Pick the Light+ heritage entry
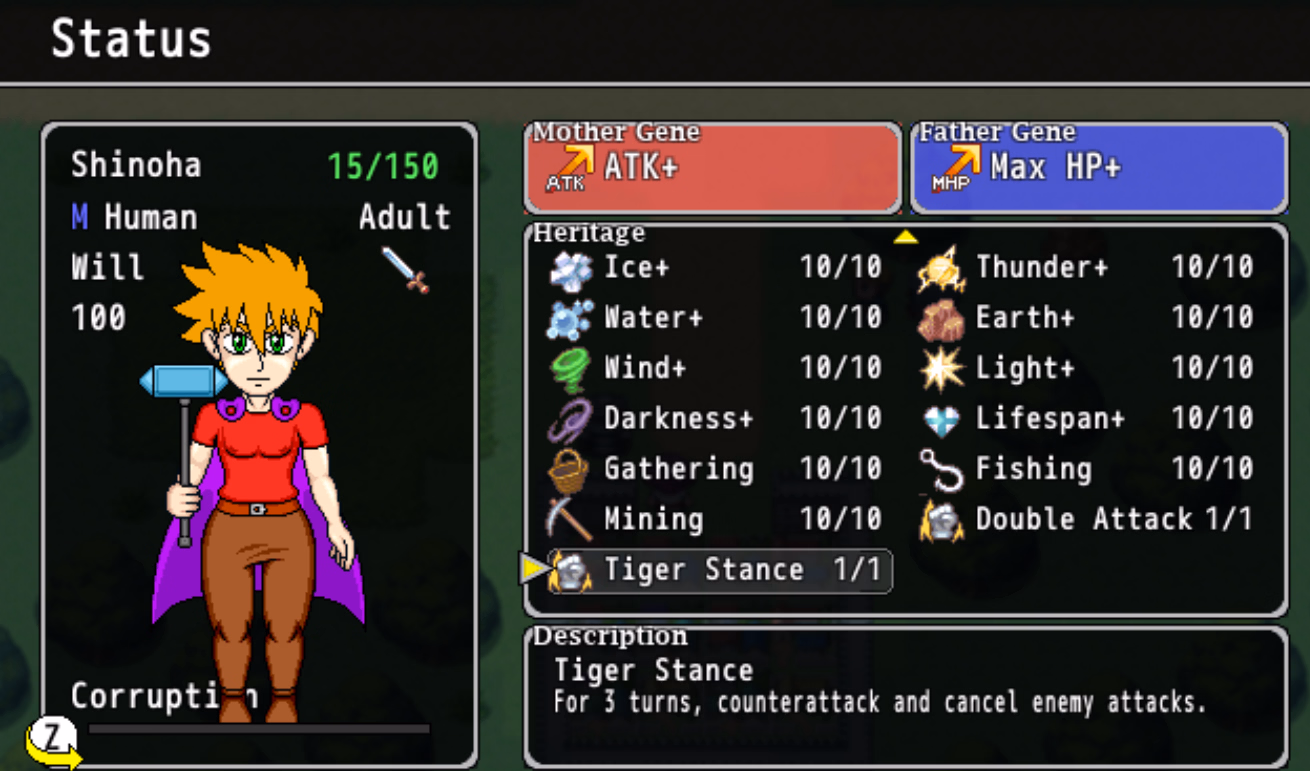 pos(1086,368)
